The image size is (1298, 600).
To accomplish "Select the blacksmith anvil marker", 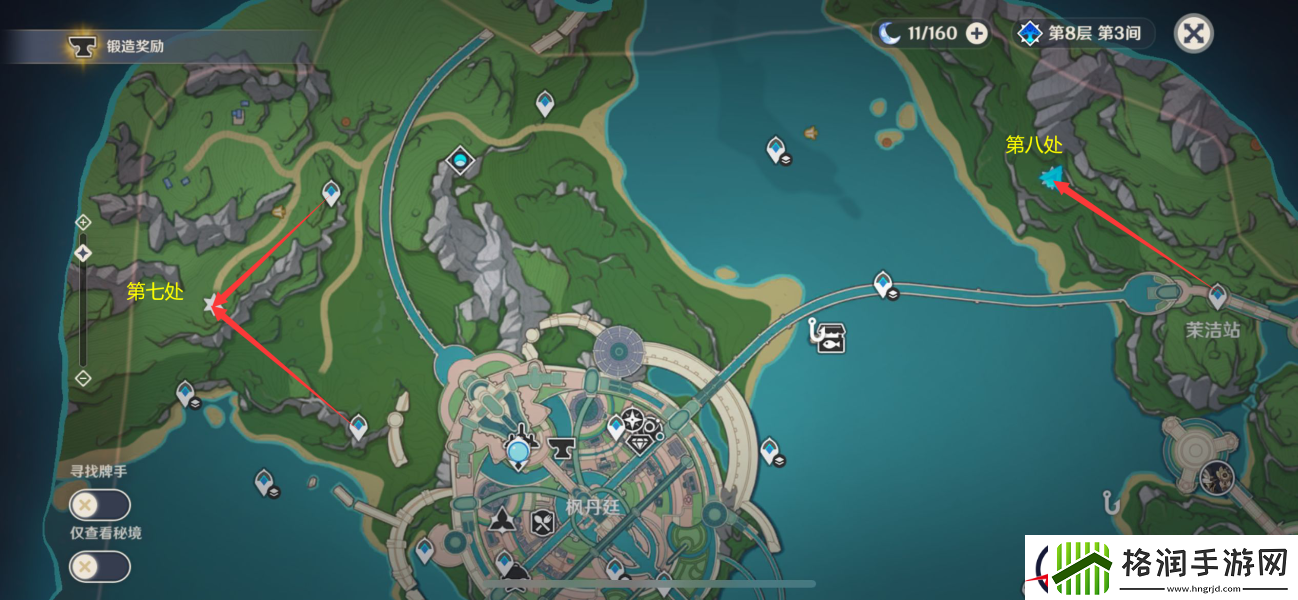I will click(559, 449).
